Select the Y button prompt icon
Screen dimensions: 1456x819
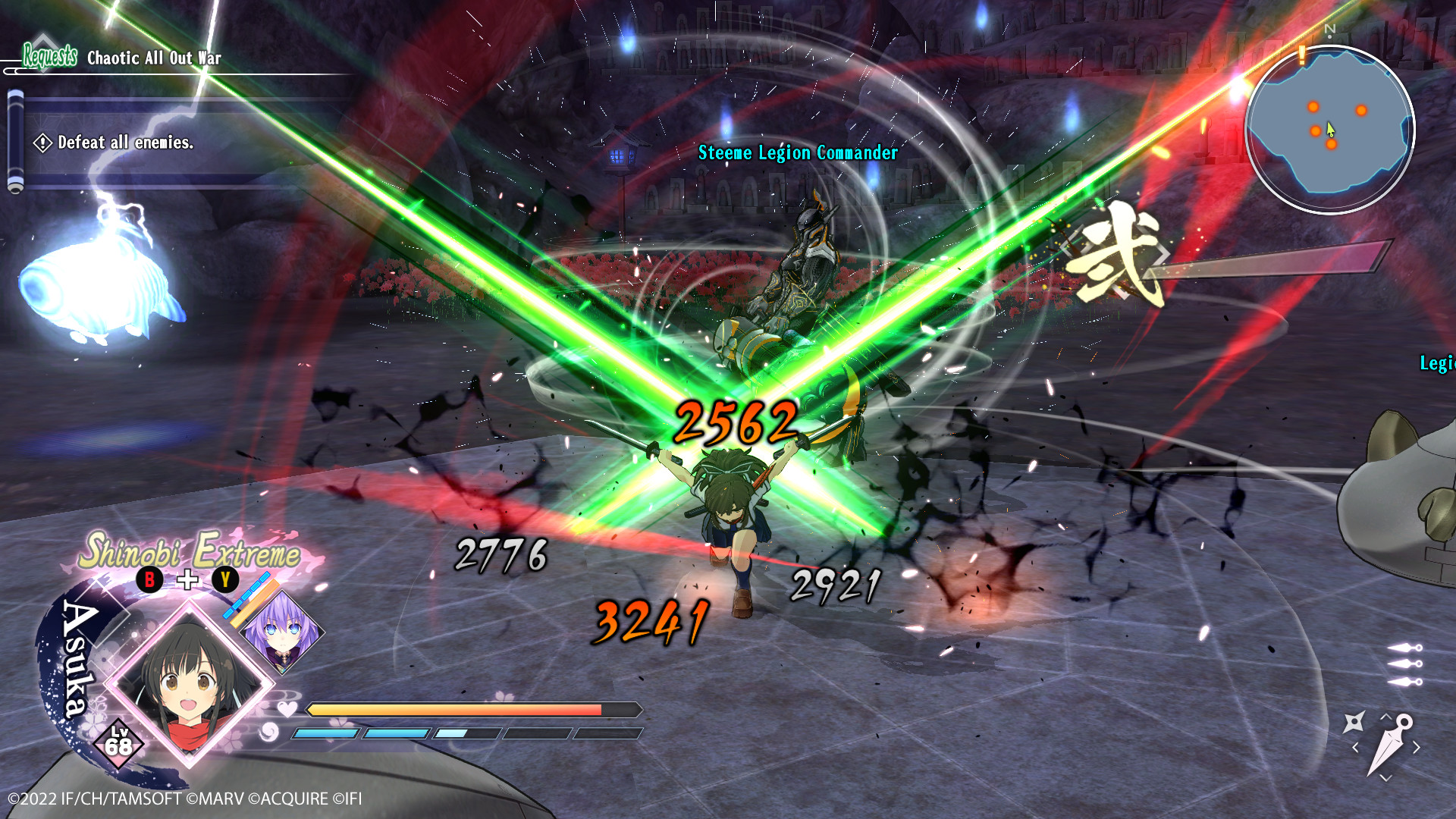click(x=225, y=581)
